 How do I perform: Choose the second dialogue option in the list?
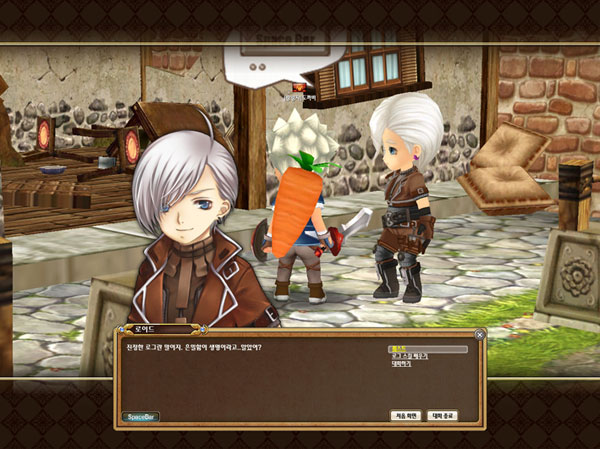coord(411,356)
